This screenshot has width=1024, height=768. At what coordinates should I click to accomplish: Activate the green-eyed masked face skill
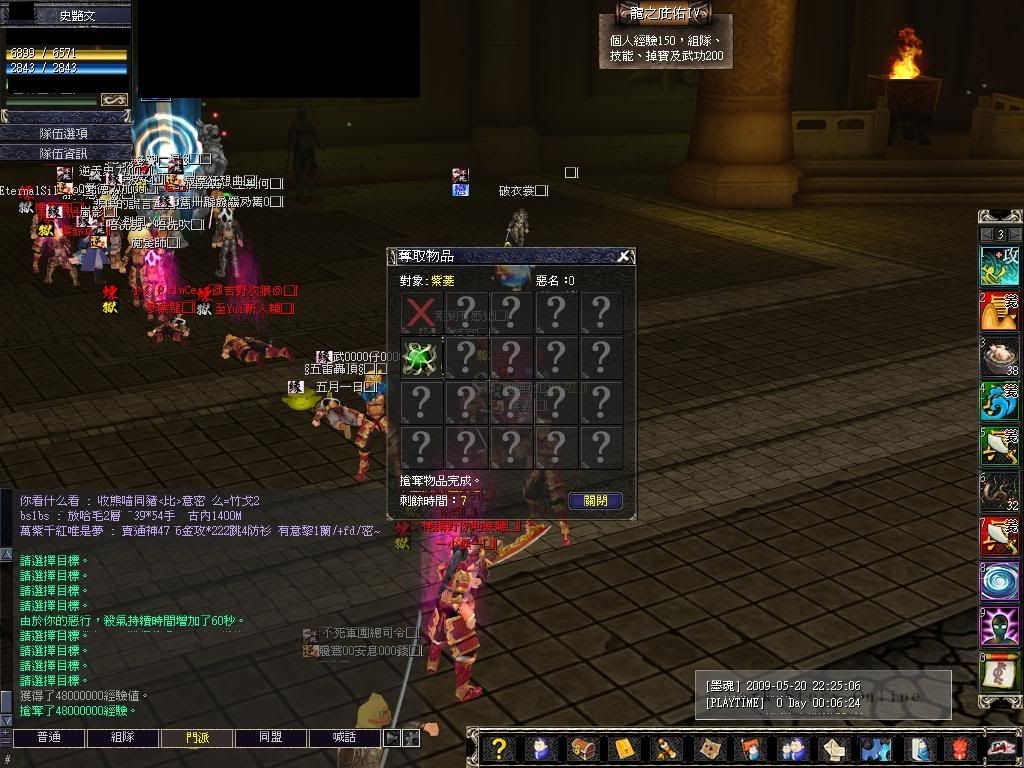coord(999,628)
